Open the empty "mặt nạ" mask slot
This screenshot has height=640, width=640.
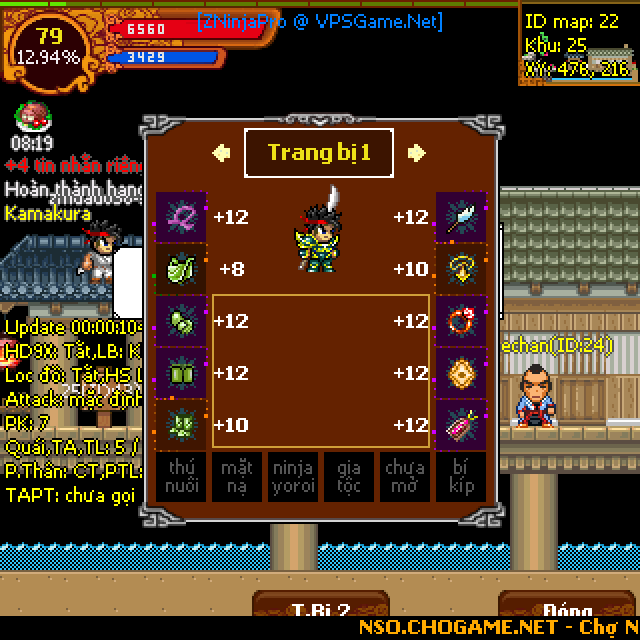(x=237, y=476)
